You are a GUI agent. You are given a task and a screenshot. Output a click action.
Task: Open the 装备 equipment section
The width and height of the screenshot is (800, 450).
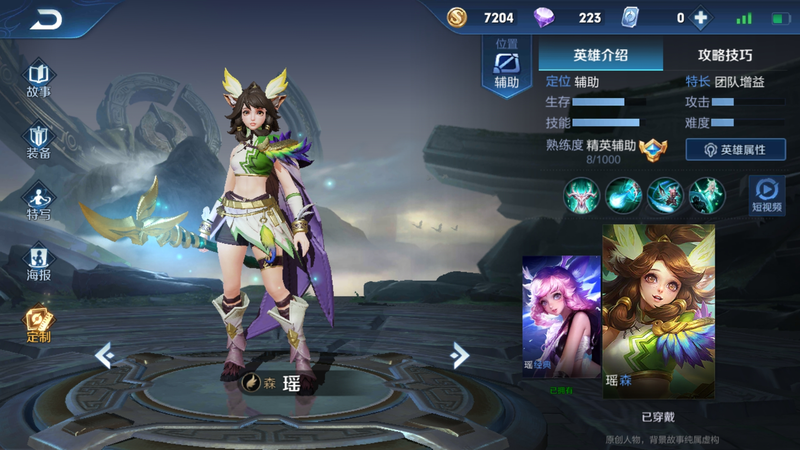coord(38,142)
